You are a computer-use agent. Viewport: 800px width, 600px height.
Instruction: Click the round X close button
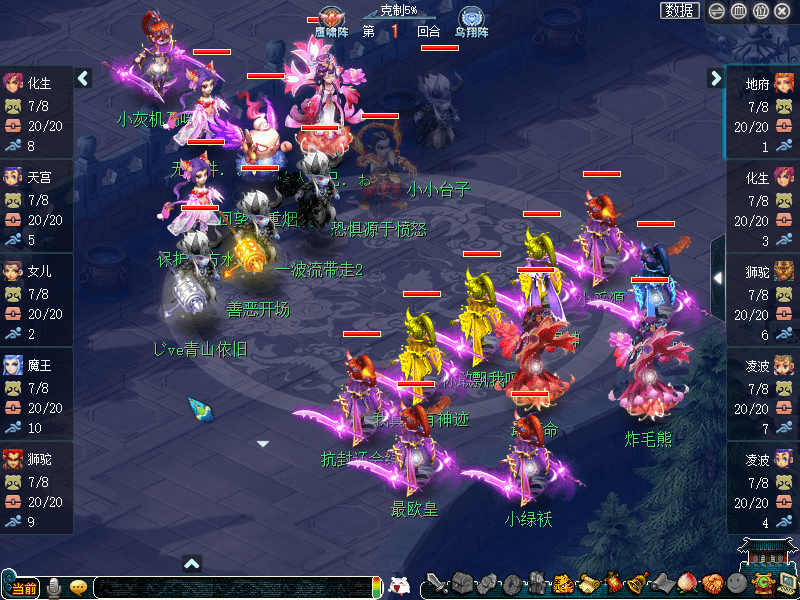[783, 11]
